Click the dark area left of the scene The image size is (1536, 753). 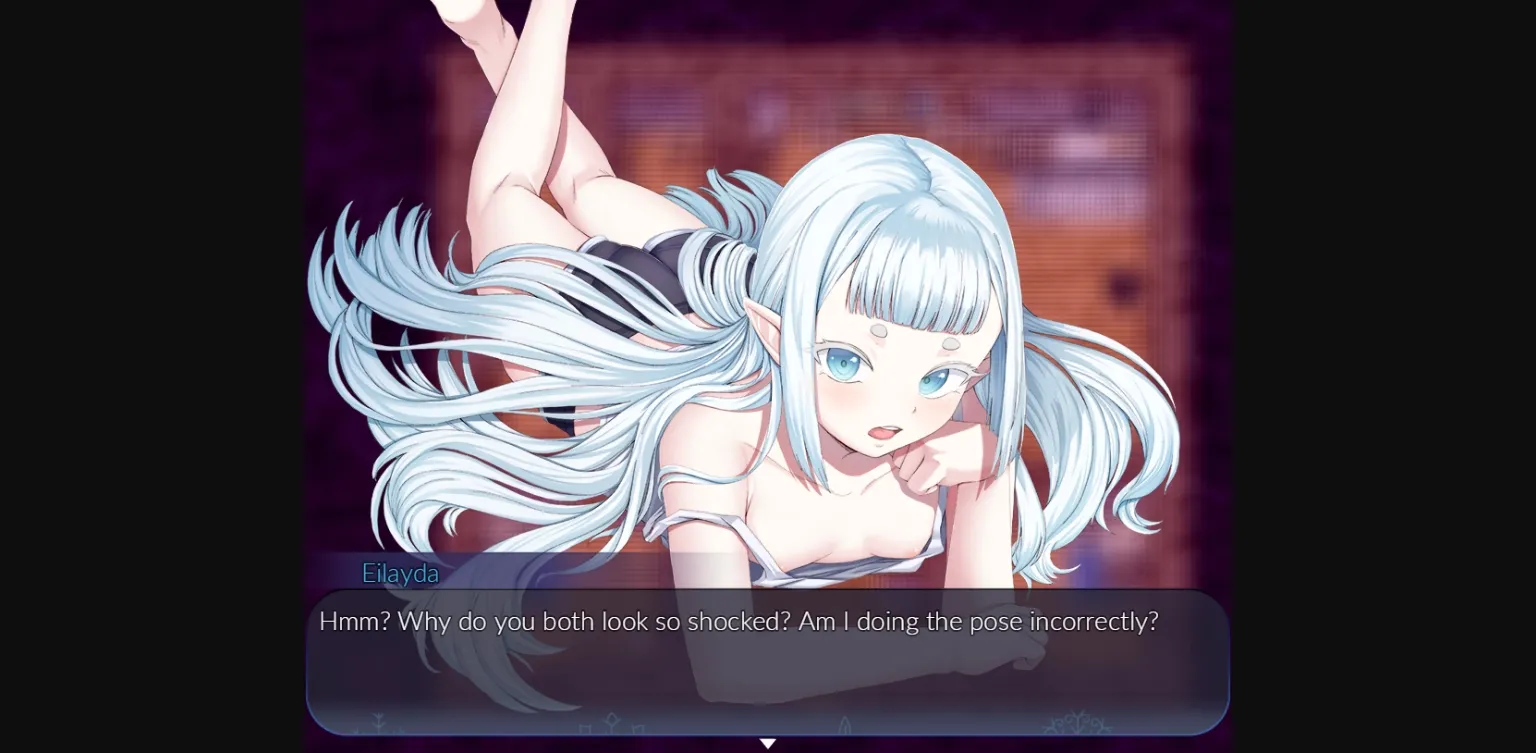tap(150, 376)
